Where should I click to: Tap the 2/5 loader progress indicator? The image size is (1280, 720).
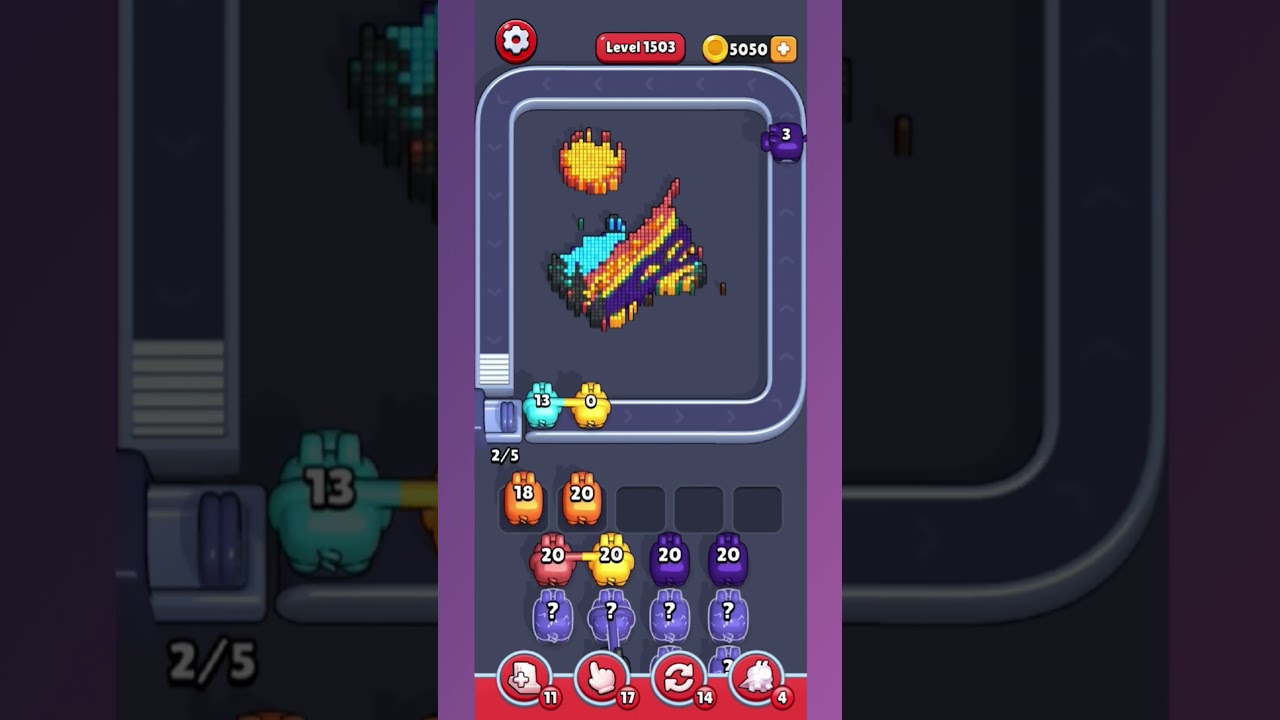click(x=503, y=453)
